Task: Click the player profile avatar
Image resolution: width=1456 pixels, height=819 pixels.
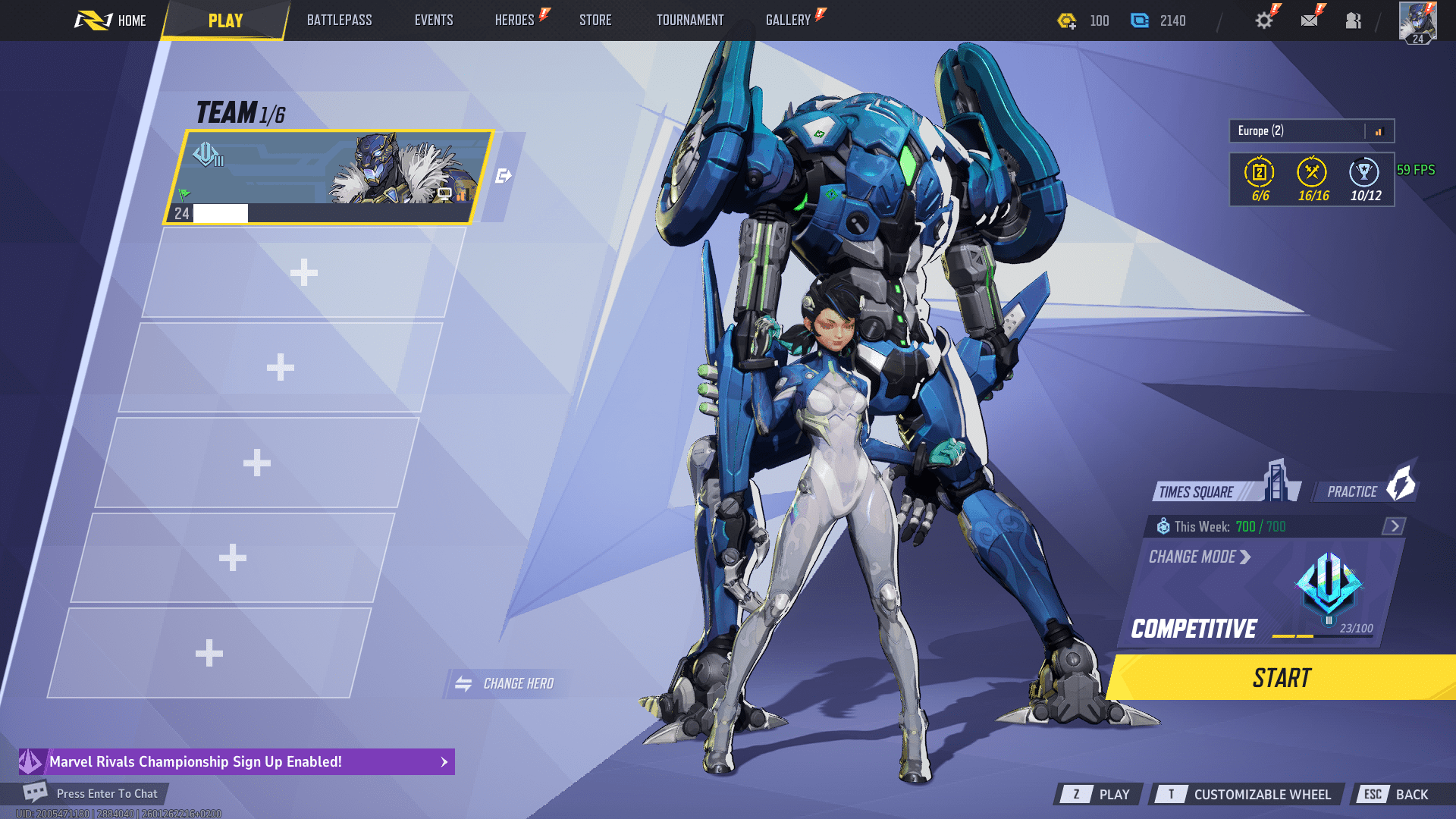Action: click(x=1417, y=22)
